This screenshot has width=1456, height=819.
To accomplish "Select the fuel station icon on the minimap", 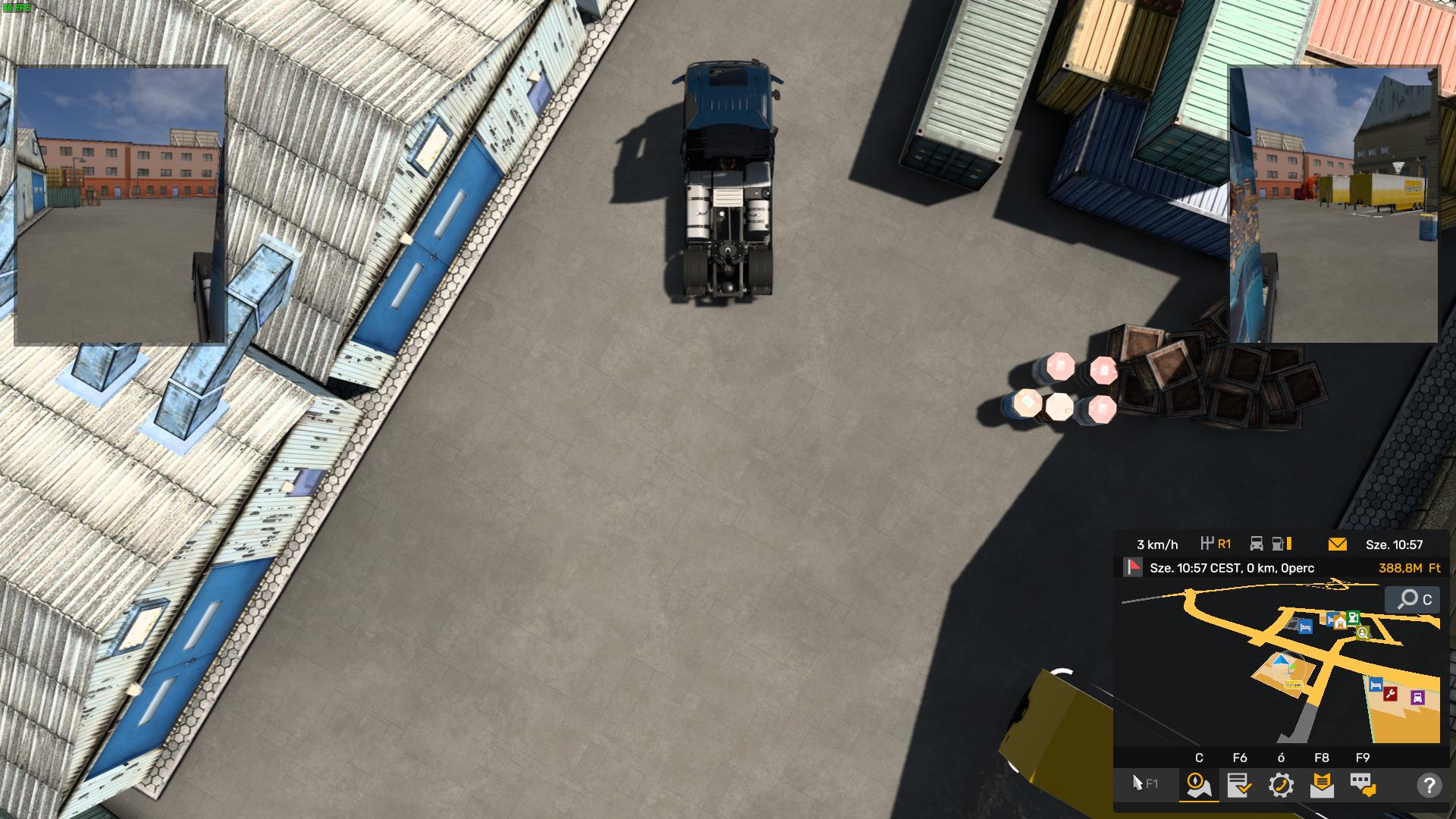I will pyautogui.click(x=1352, y=619).
